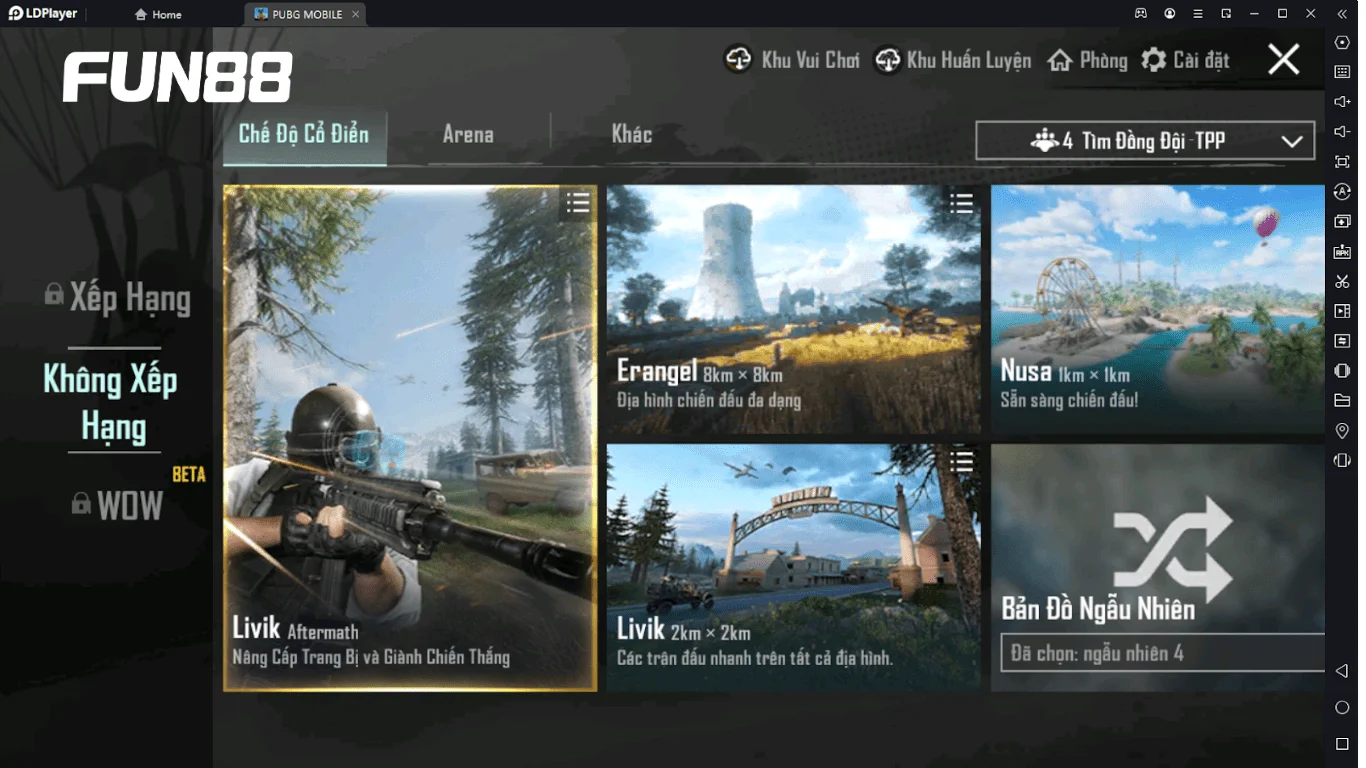Select the Erangel 8km map card
This screenshot has width=1366, height=768.
pyautogui.click(x=793, y=309)
